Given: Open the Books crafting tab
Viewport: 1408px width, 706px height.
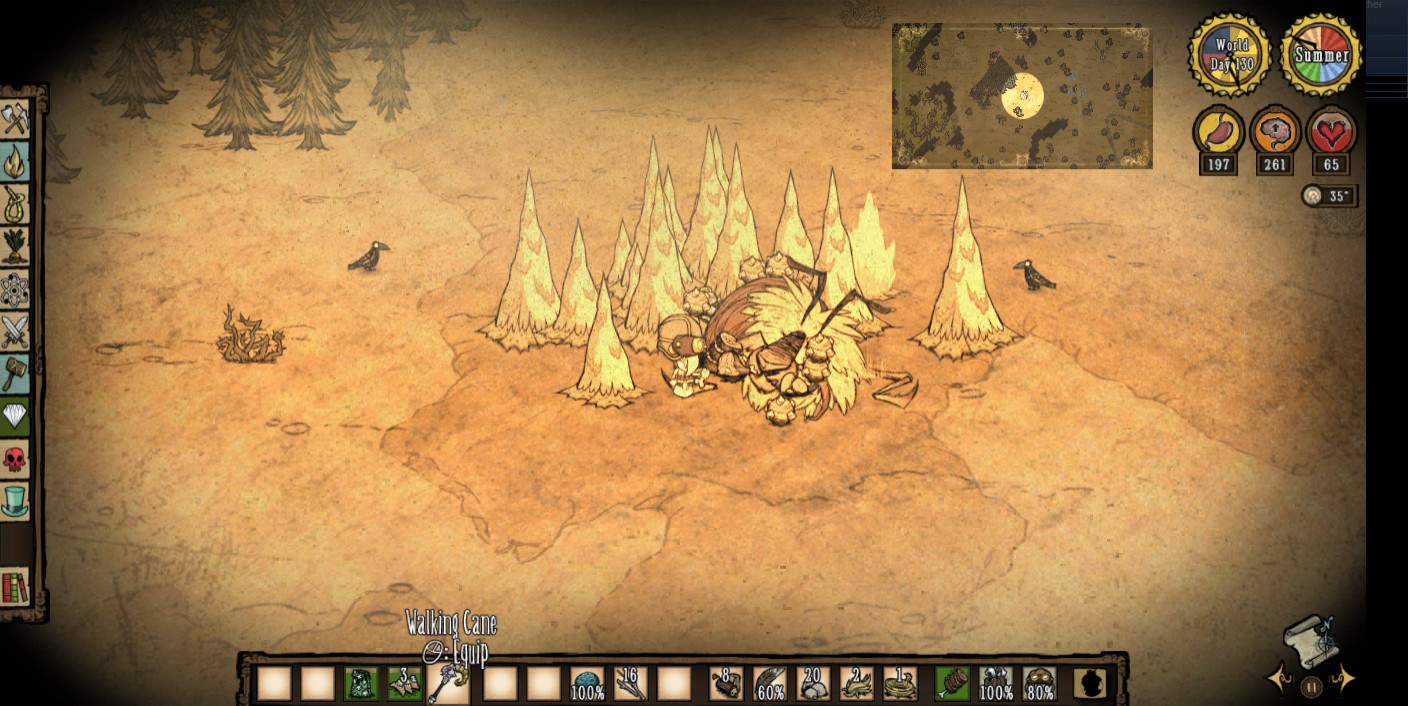Looking at the screenshot, I should tap(15, 587).
